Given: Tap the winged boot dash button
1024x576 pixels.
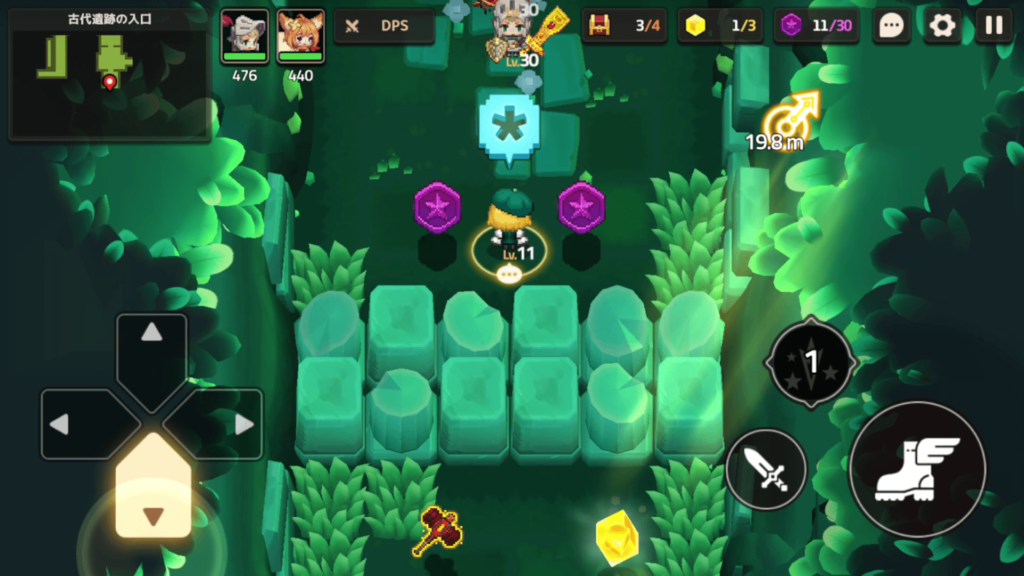Looking at the screenshot, I should pyautogui.click(x=917, y=468).
